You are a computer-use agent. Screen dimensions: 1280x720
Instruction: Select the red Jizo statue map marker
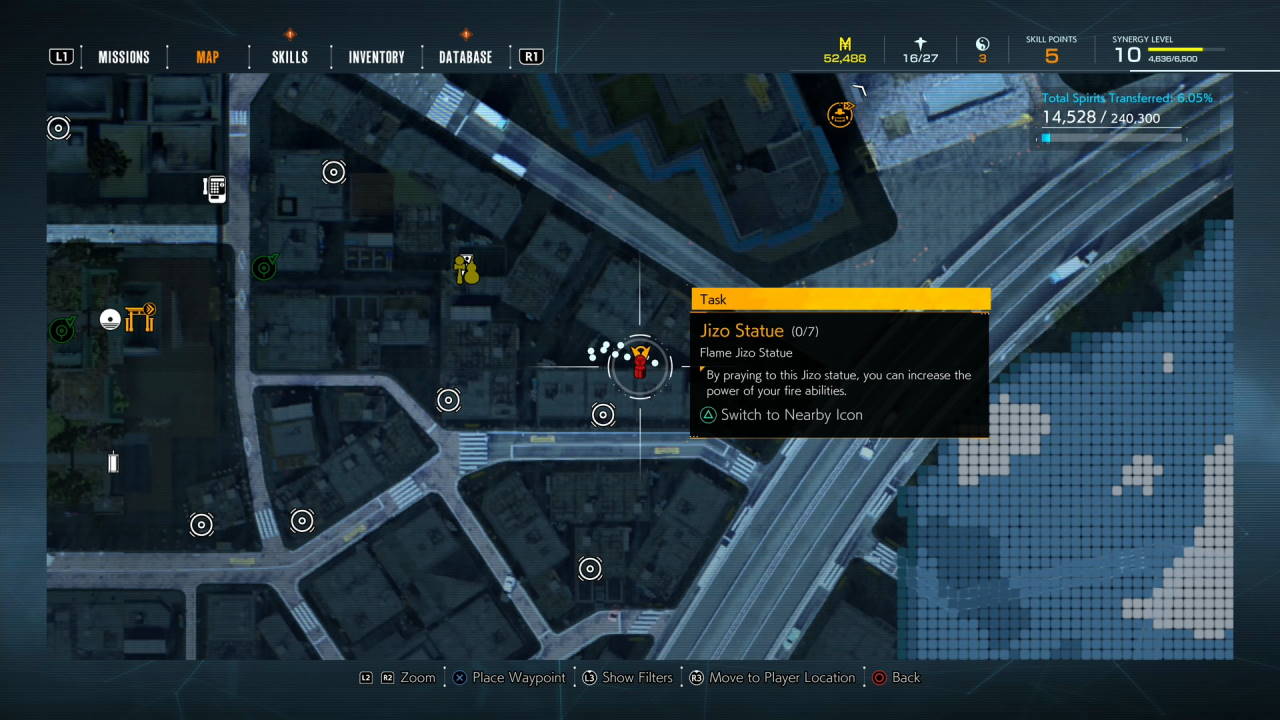(x=640, y=363)
